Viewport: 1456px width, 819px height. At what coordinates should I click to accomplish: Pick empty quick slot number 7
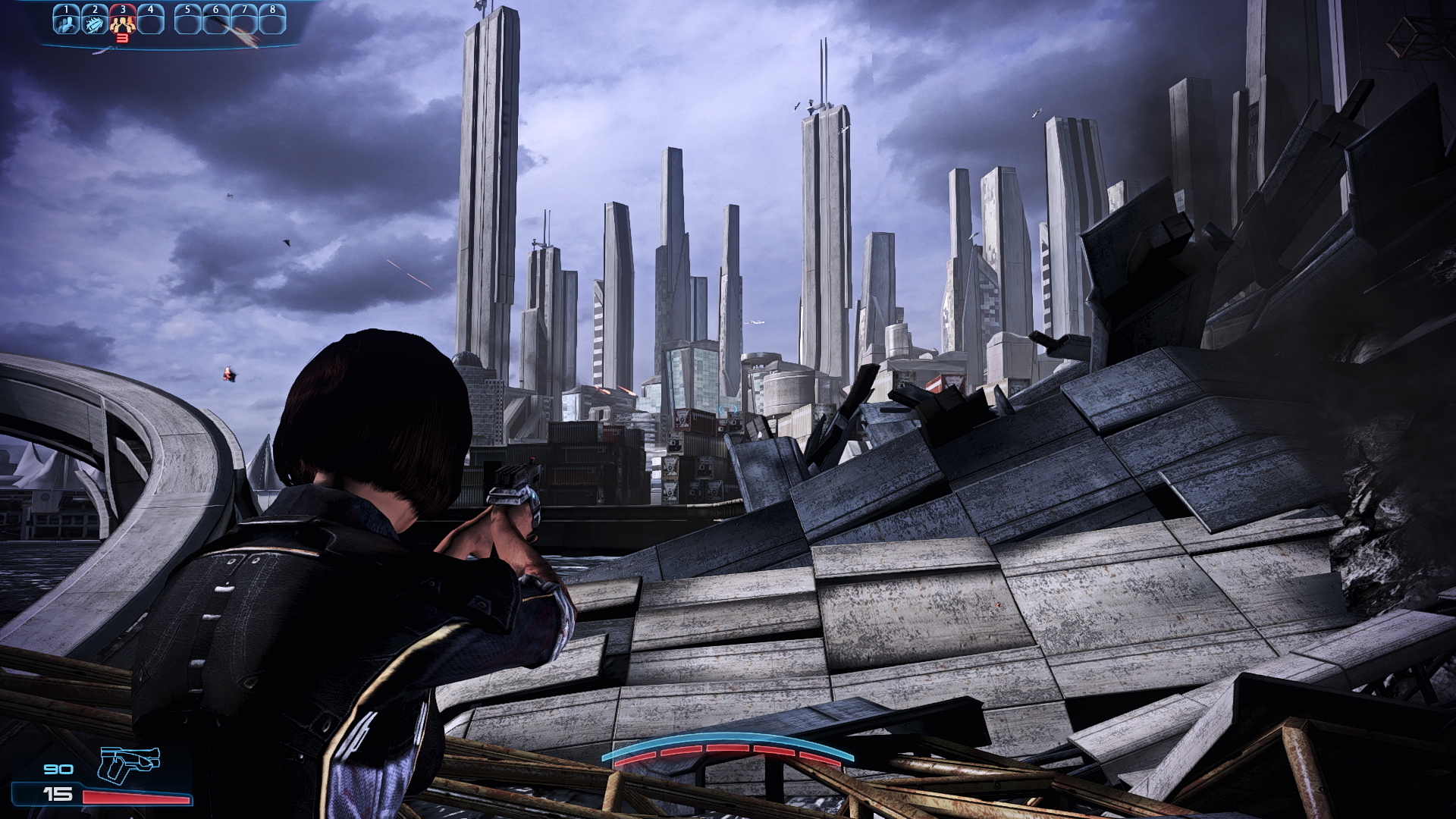click(x=243, y=20)
